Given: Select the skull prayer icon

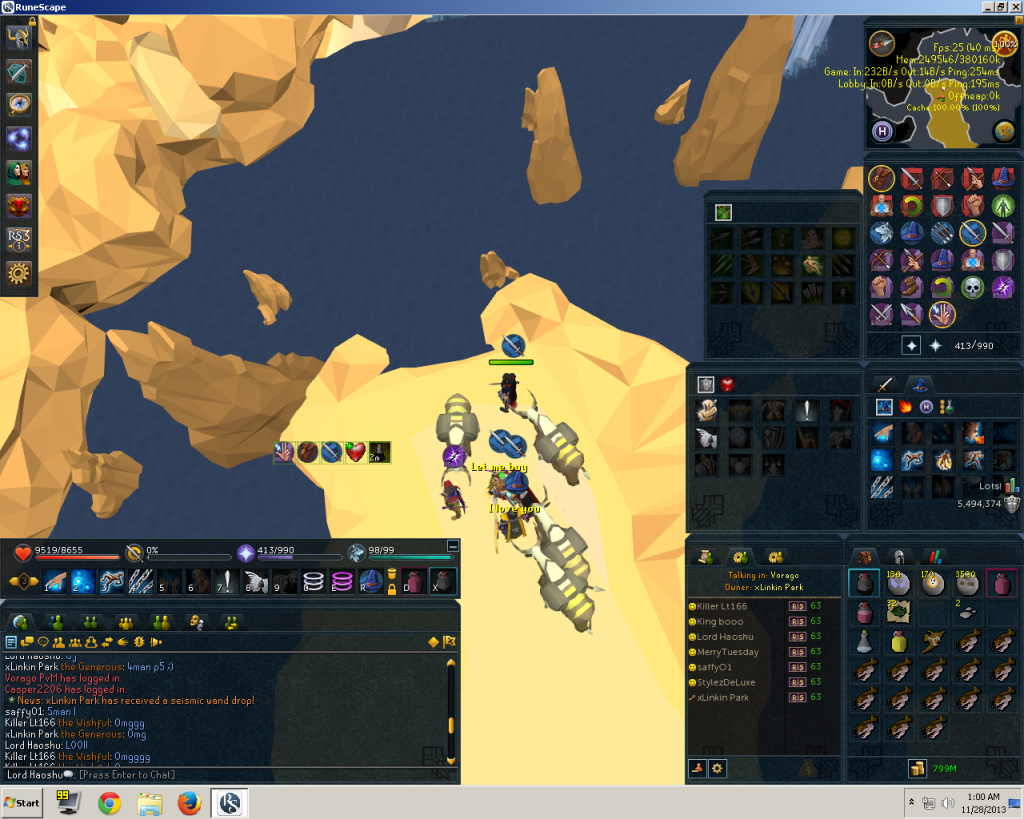Looking at the screenshot, I should 973,288.
